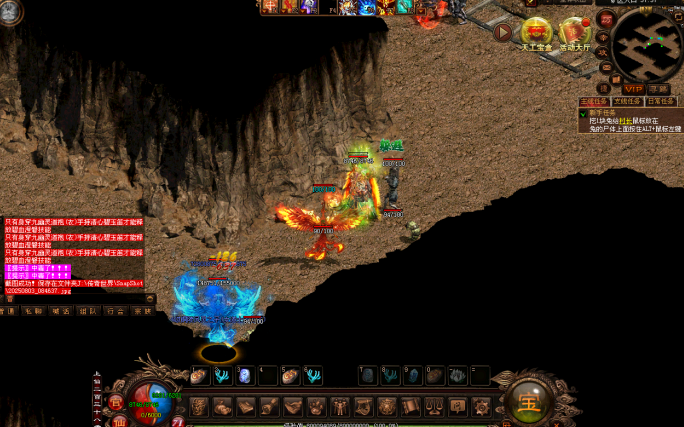Click the 寻路 pathfinding button

(x=659, y=89)
